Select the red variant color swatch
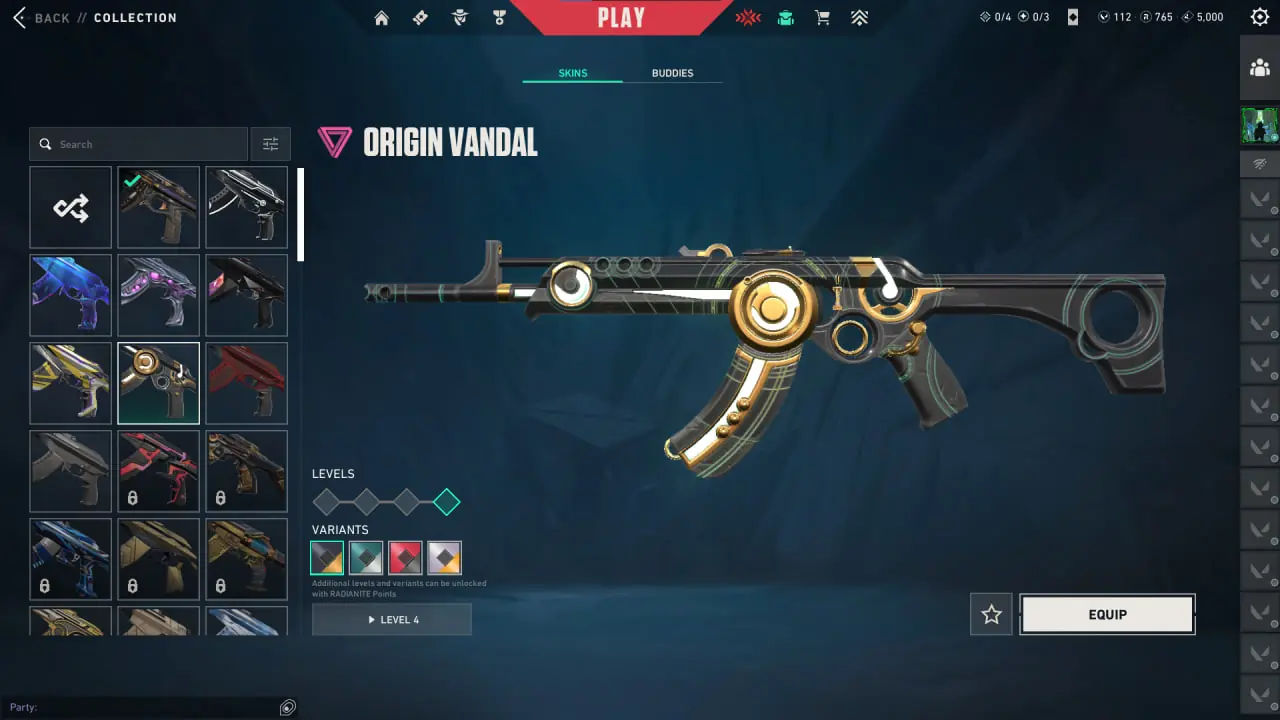The width and height of the screenshot is (1280, 720). [405, 557]
